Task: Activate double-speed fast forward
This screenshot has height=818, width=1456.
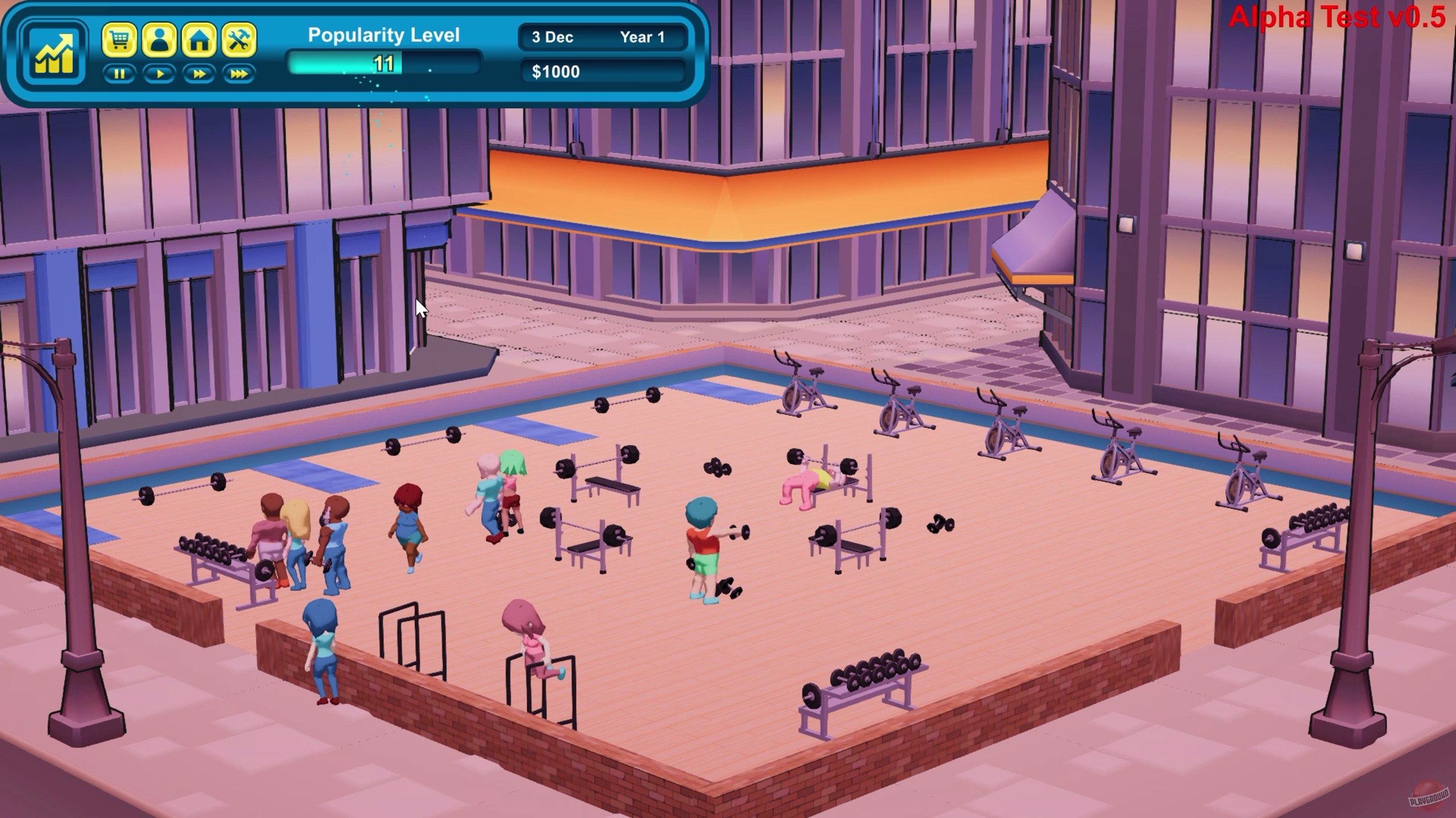Action: (x=199, y=73)
